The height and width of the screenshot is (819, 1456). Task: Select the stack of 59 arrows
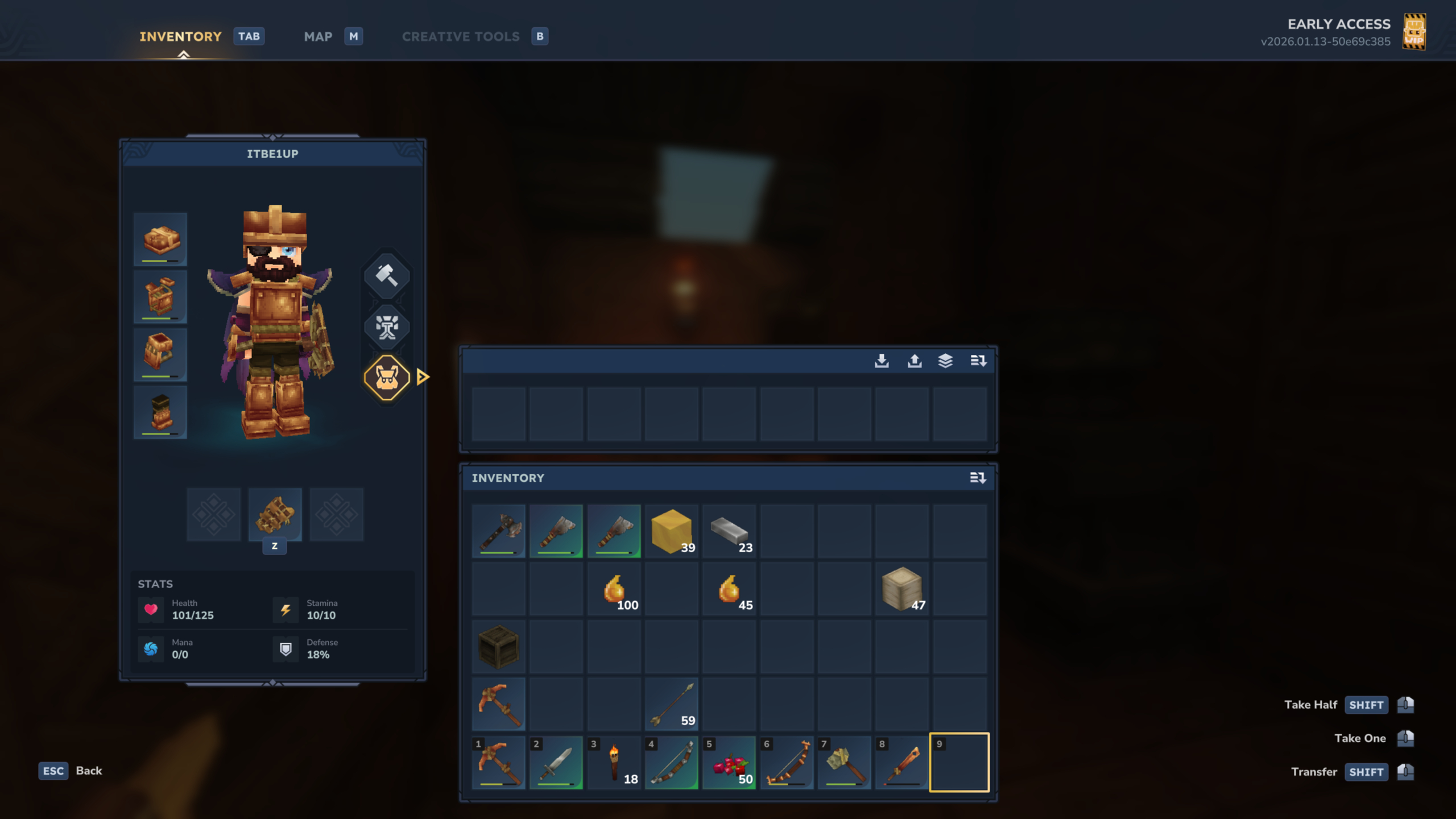point(672,704)
